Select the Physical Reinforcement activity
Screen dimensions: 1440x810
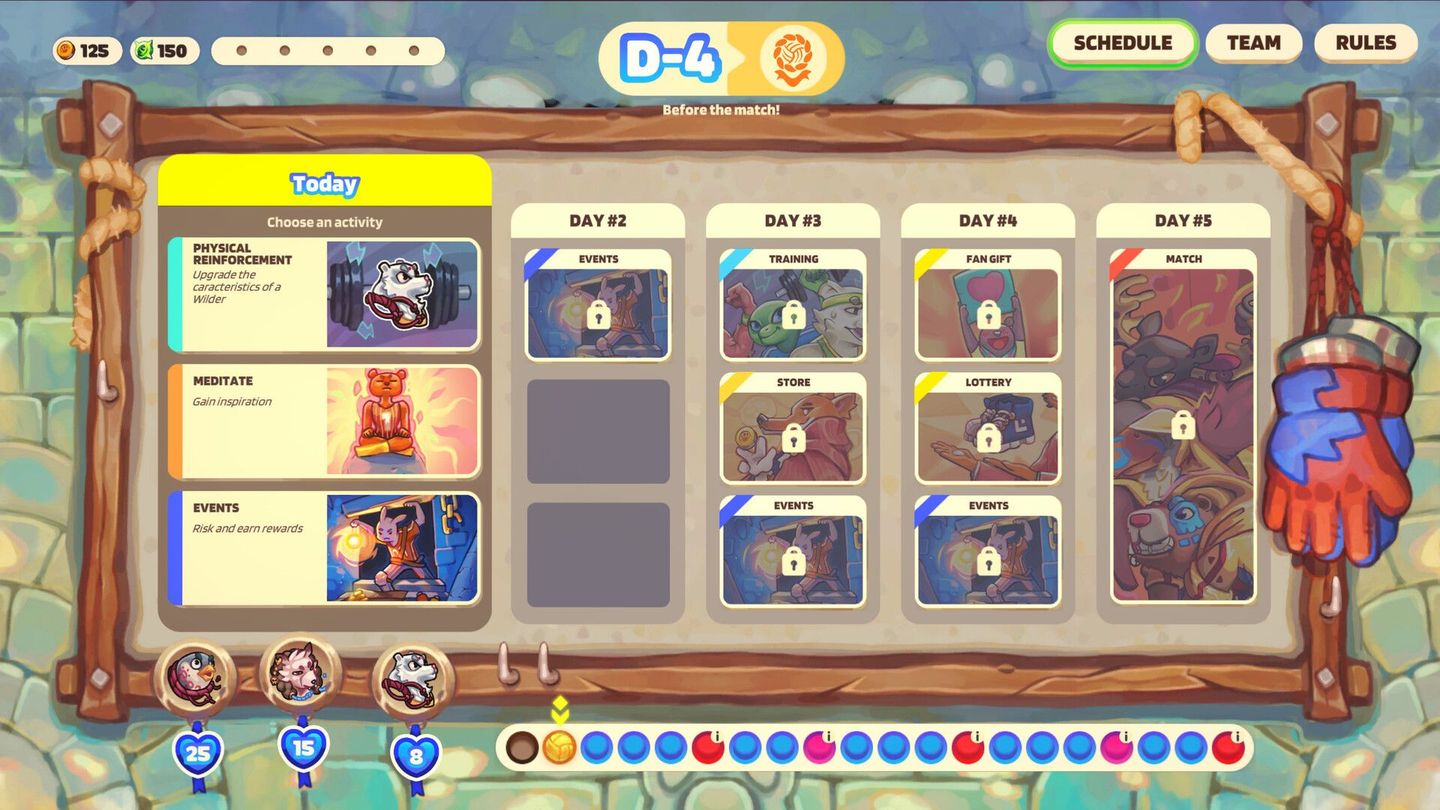click(325, 293)
